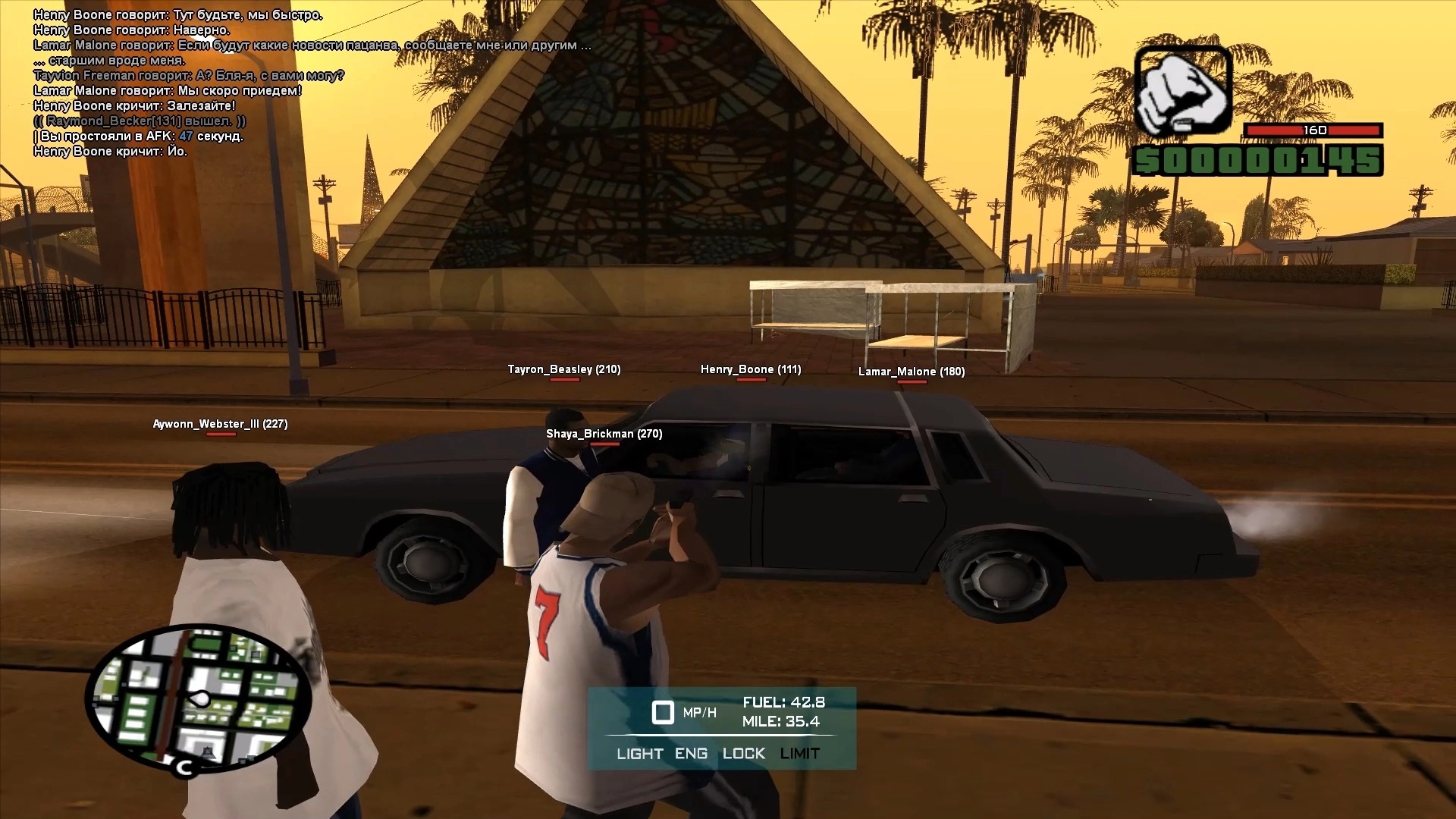Toggle the speed LIMIT indicator
Viewport: 1456px width, 819px height.
tap(799, 754)
